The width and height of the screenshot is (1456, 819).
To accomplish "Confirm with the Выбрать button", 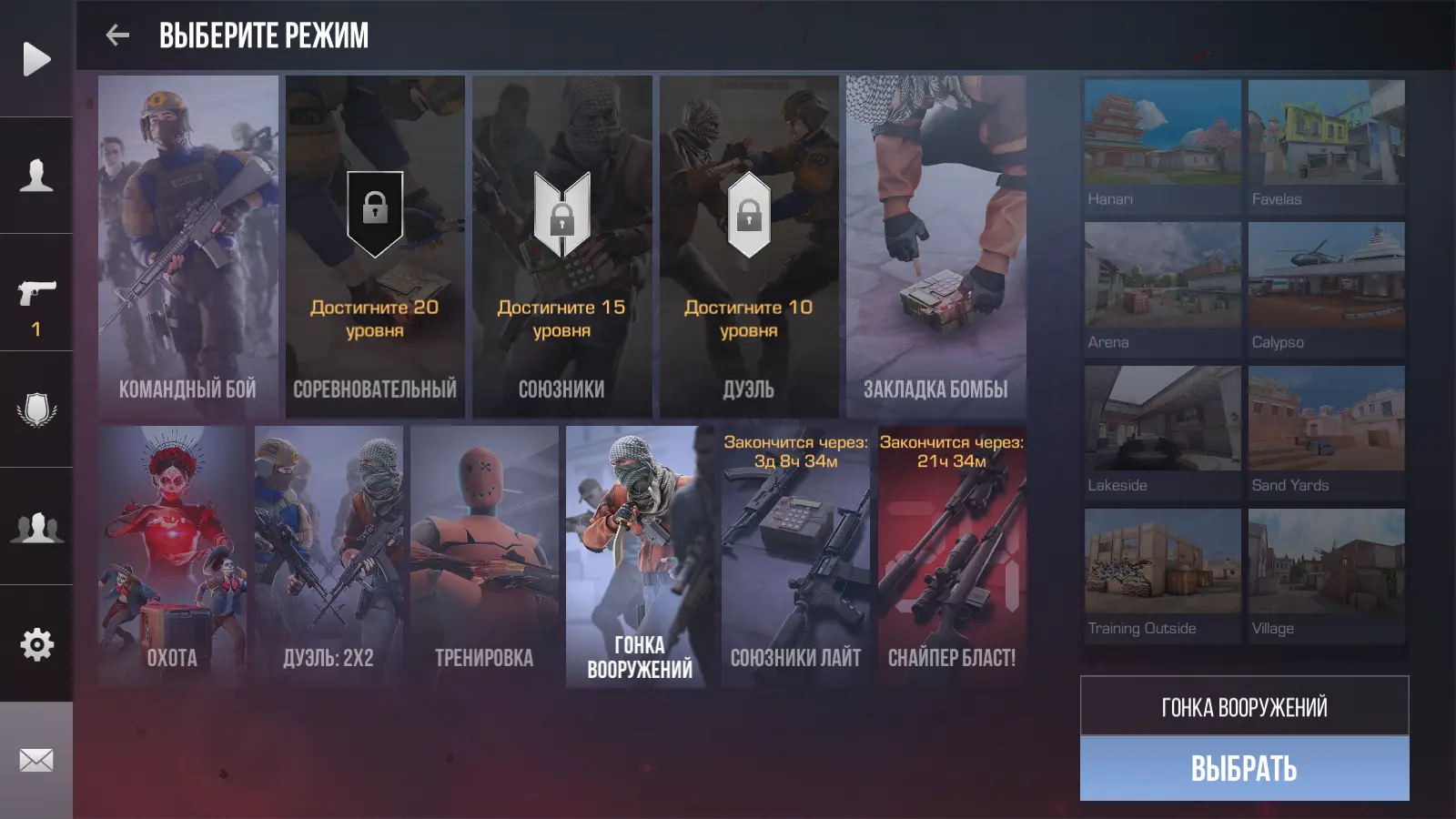I will pos(1244,769).
